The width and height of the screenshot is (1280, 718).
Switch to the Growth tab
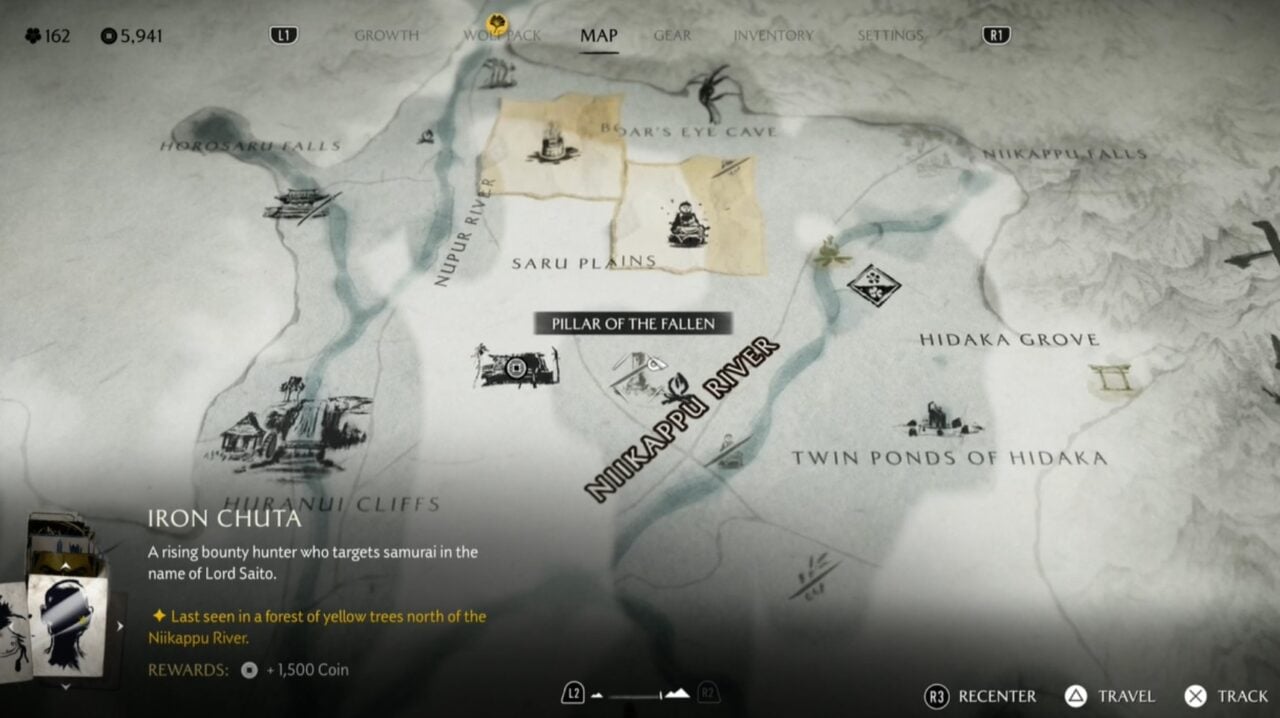(x=386, y=35)
